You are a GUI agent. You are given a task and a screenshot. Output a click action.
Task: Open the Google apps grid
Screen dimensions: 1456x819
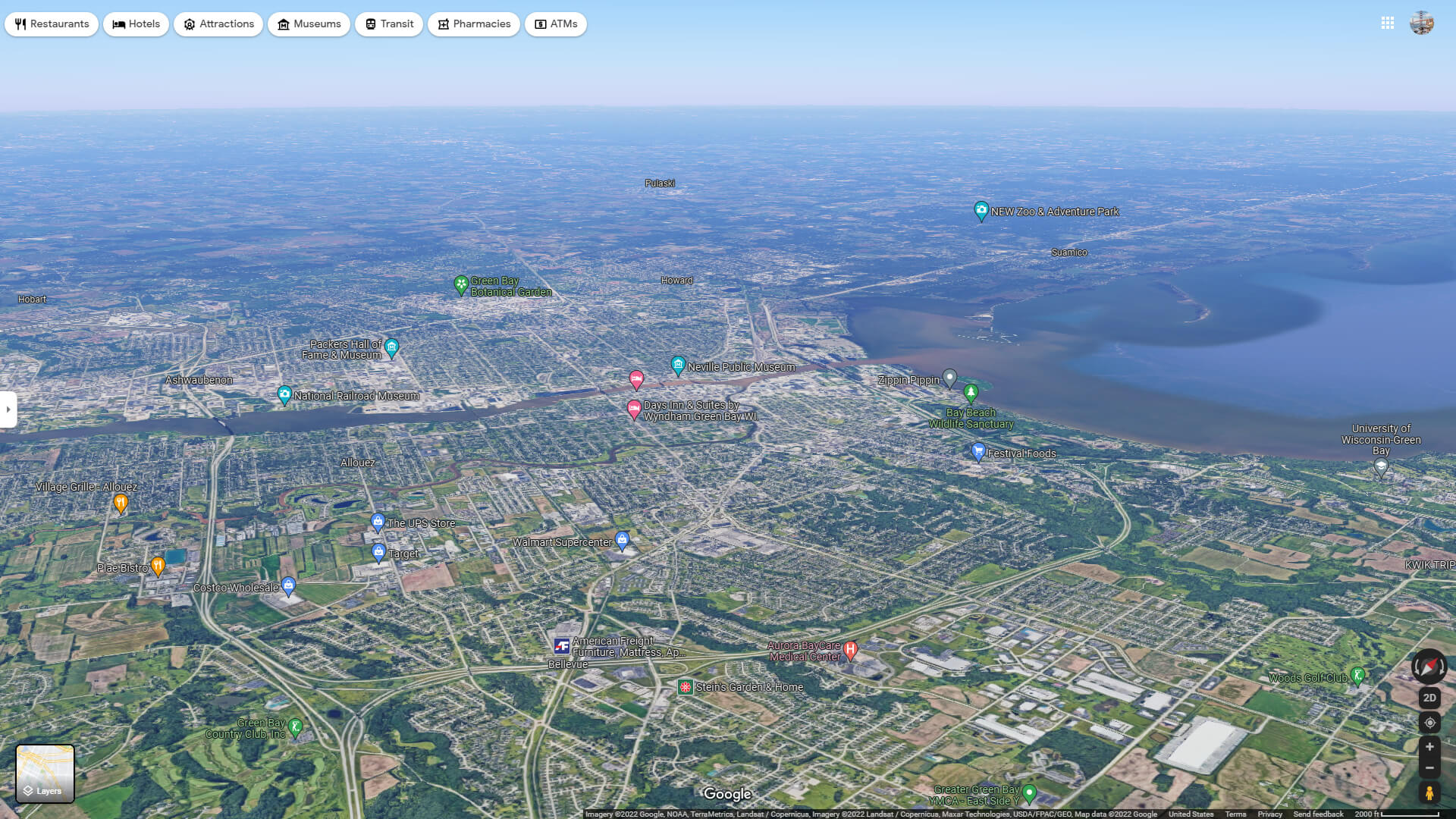[1388, 24]
